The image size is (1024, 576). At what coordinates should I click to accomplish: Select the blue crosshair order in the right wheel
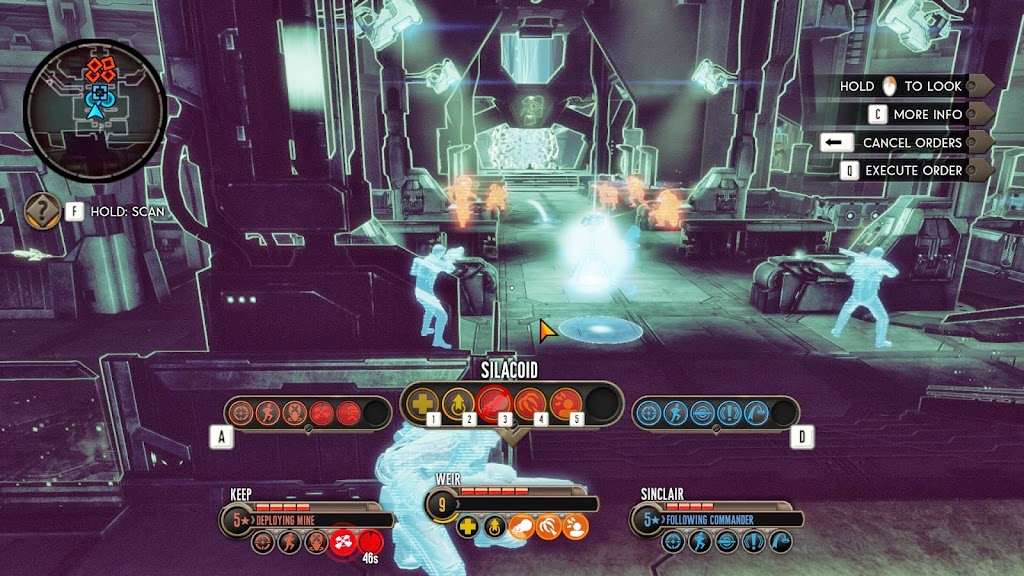coord(649,412)
